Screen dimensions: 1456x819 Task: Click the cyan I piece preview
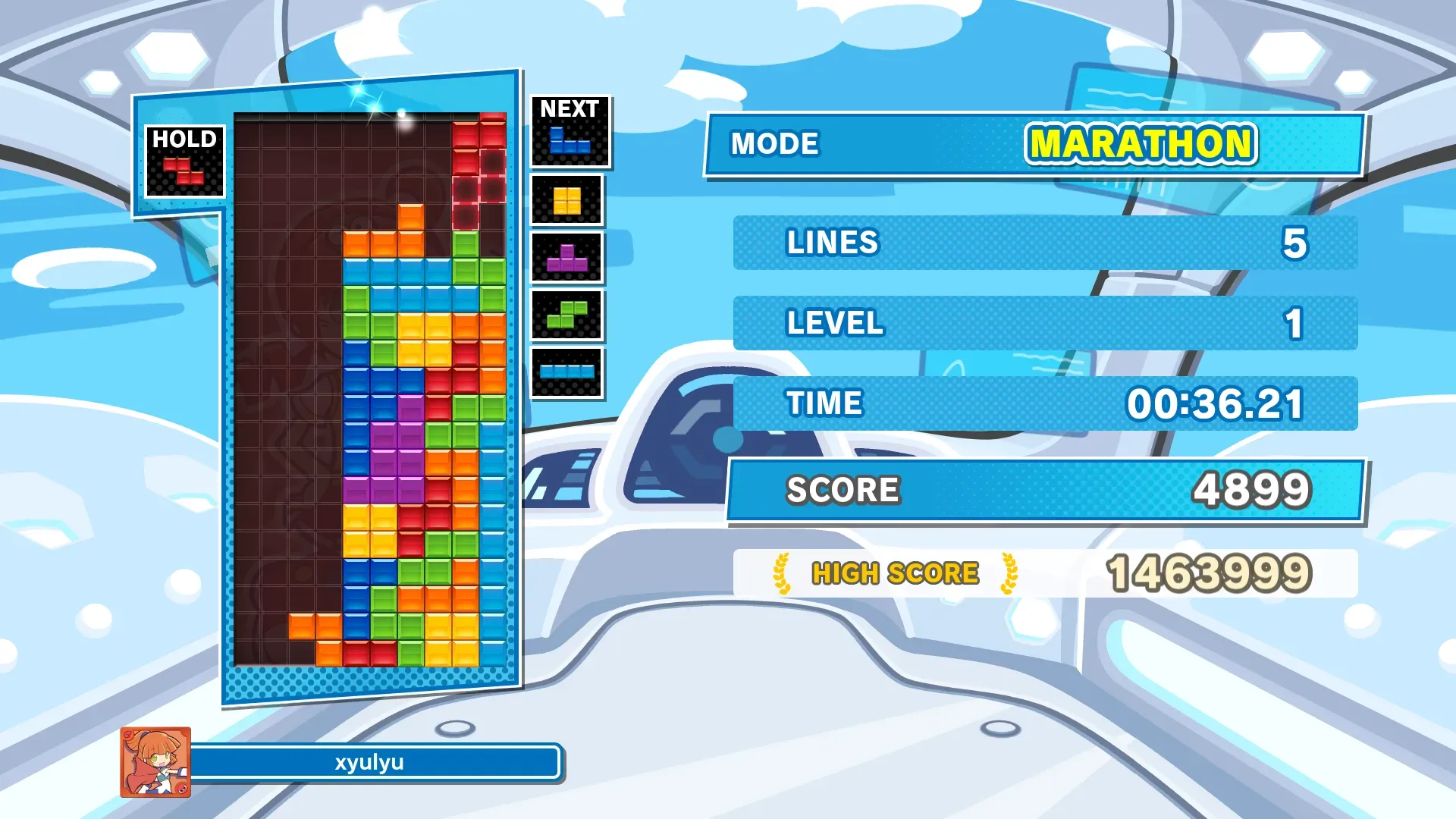pyautogui.click(x=567, y=372)
